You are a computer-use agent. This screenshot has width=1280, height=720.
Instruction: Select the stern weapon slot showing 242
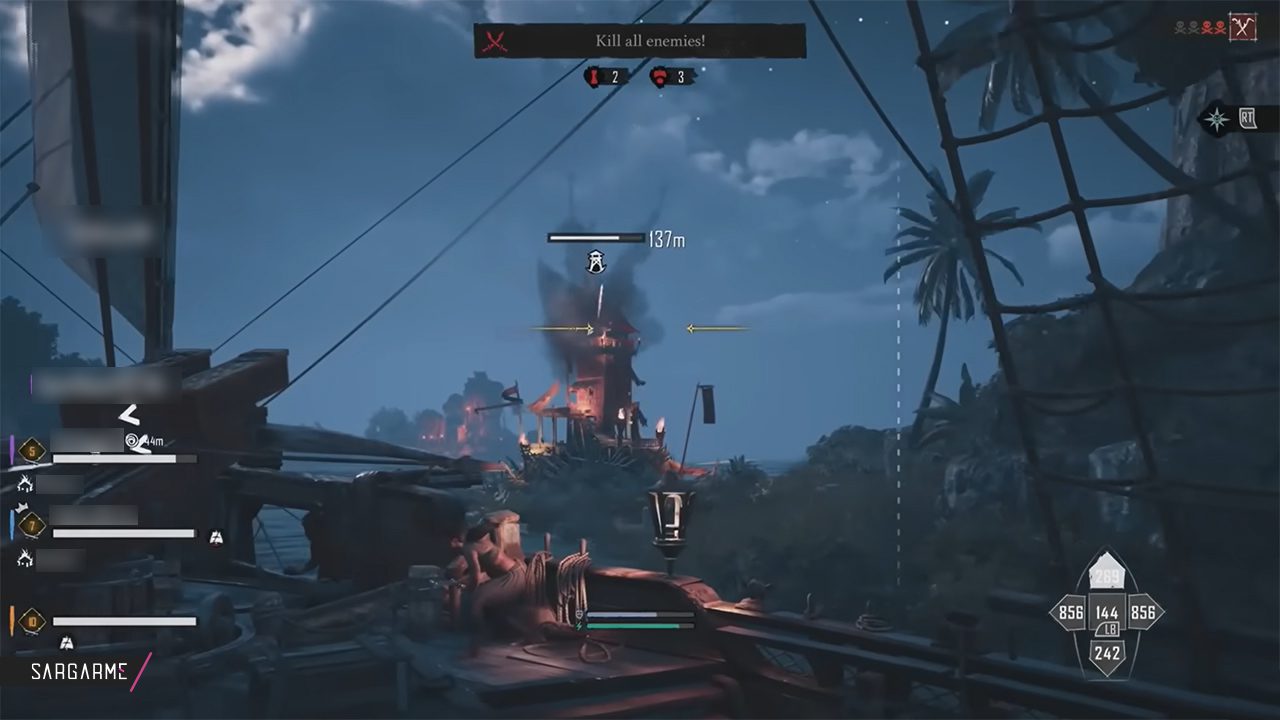(1107, 653)
